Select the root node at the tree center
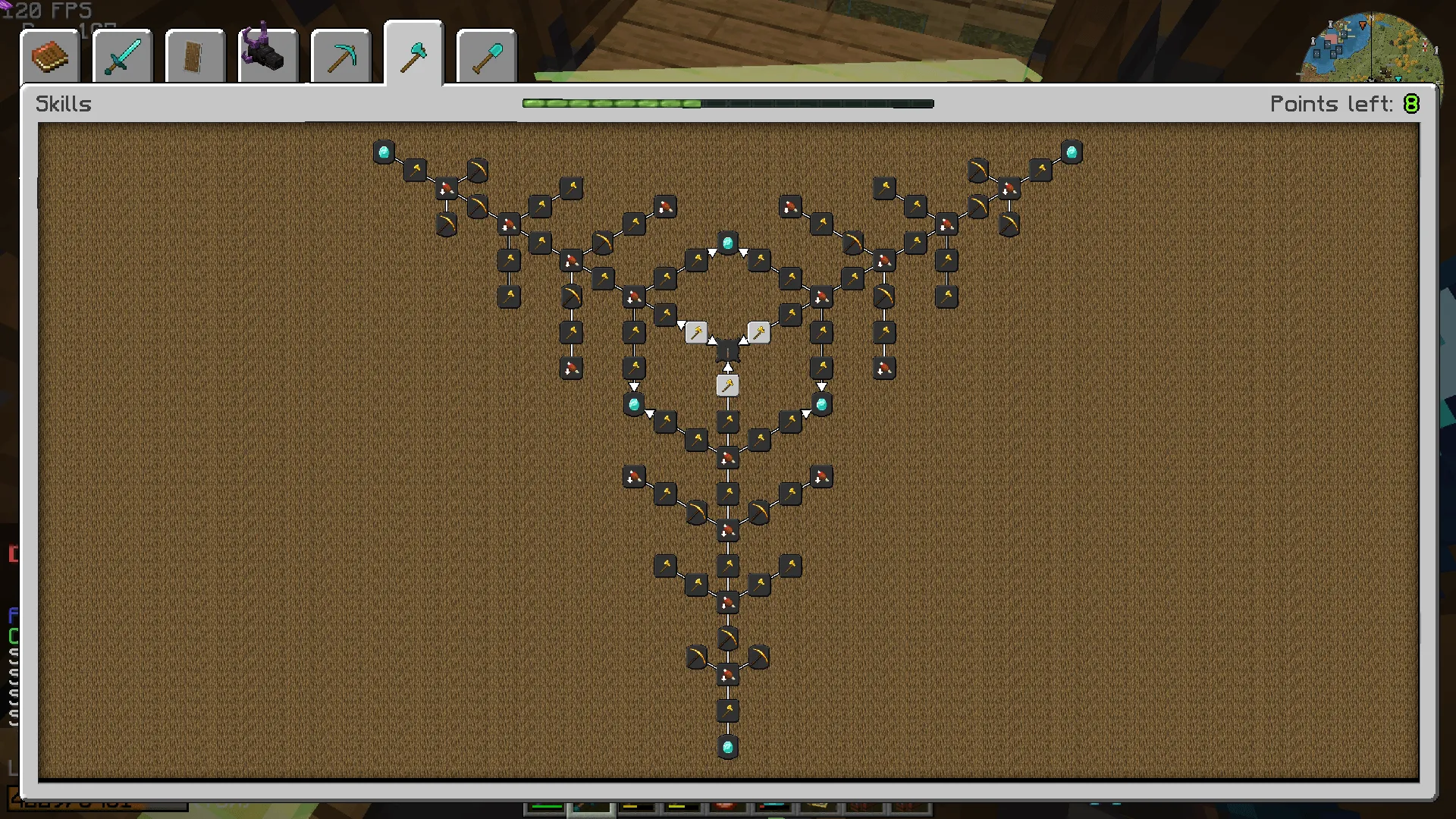The height and width of the screenshot is (819, 1456). pos(728,350)
